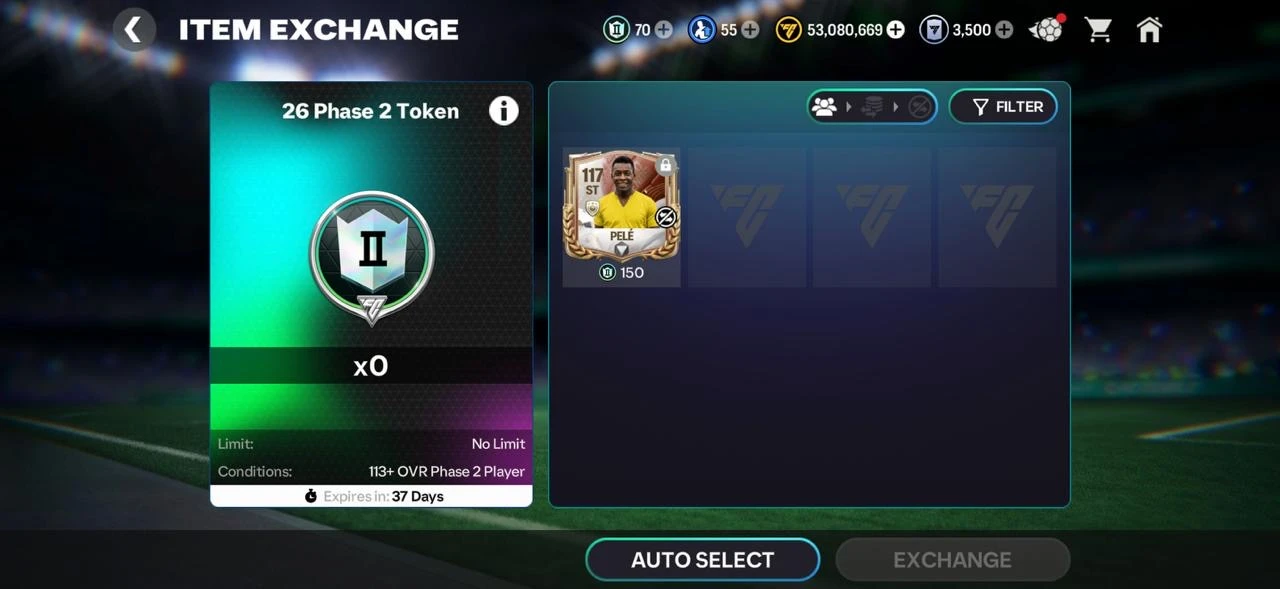Add more Phase 2 tokens with plus
The width and height of the screenshot is (1280, 589).
pos(663,30)
